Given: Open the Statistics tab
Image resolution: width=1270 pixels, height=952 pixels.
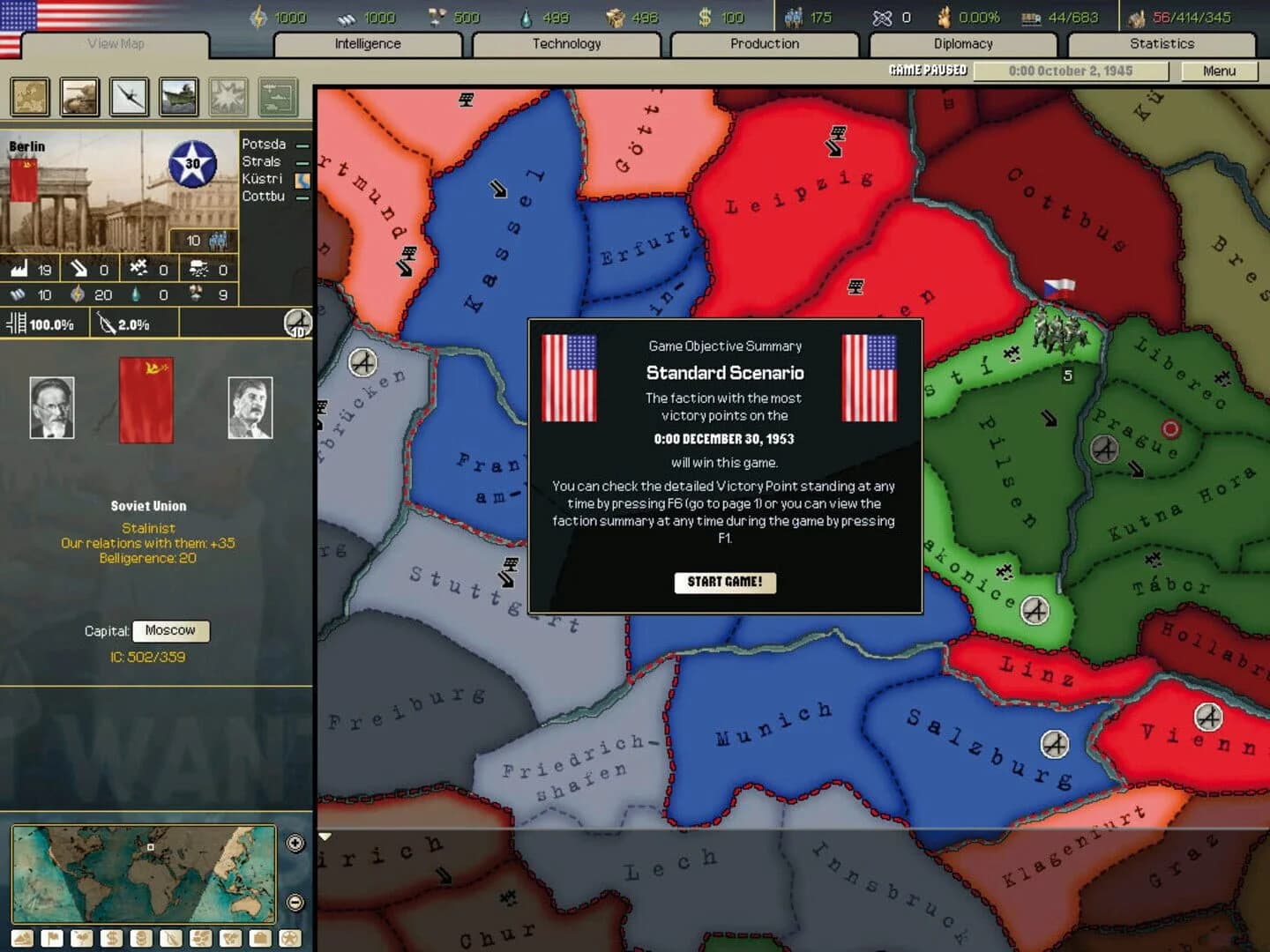Looking at the screenshot, I should [1162, 43].
